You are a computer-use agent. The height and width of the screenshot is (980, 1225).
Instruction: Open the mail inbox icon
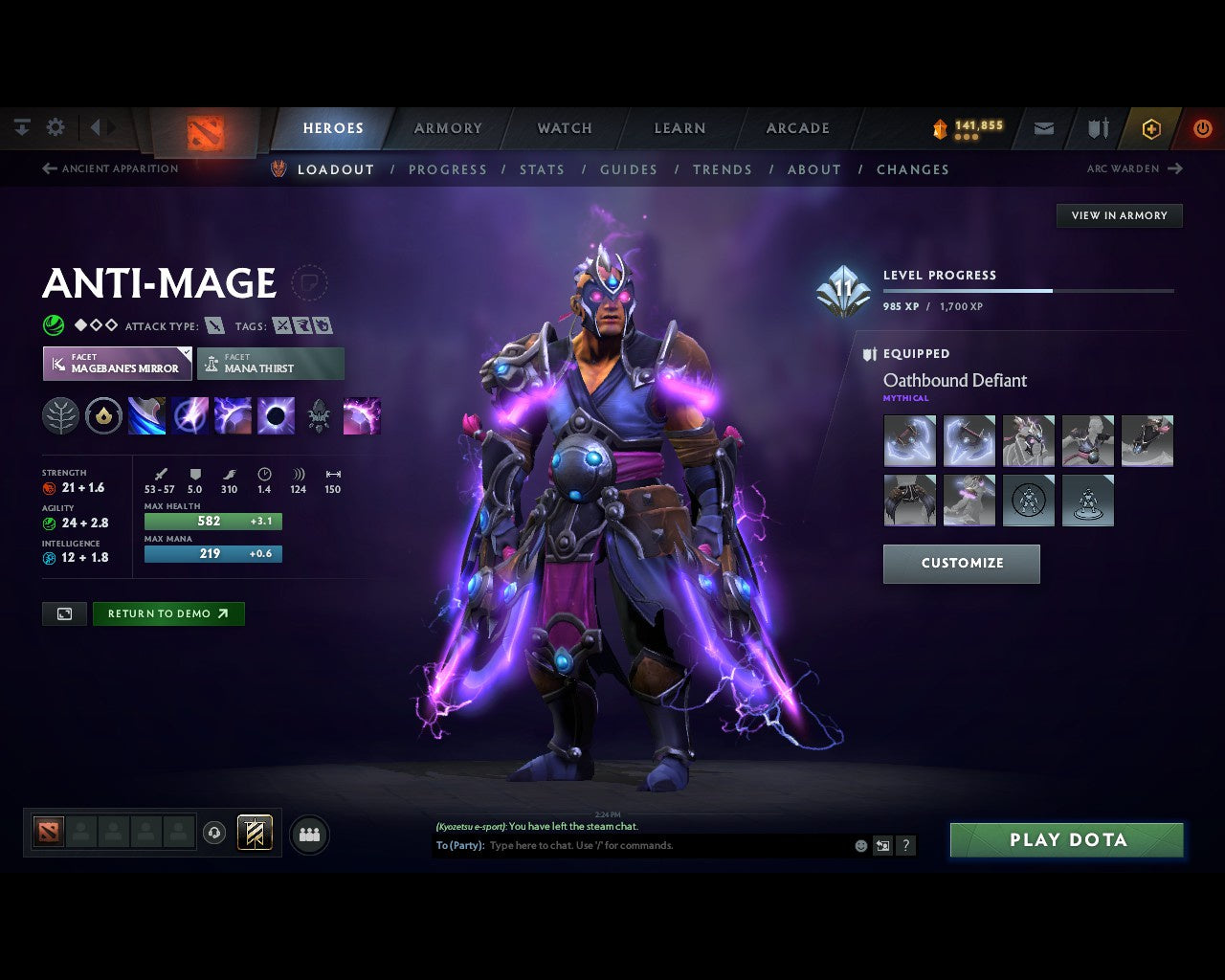pos(1043,128)
